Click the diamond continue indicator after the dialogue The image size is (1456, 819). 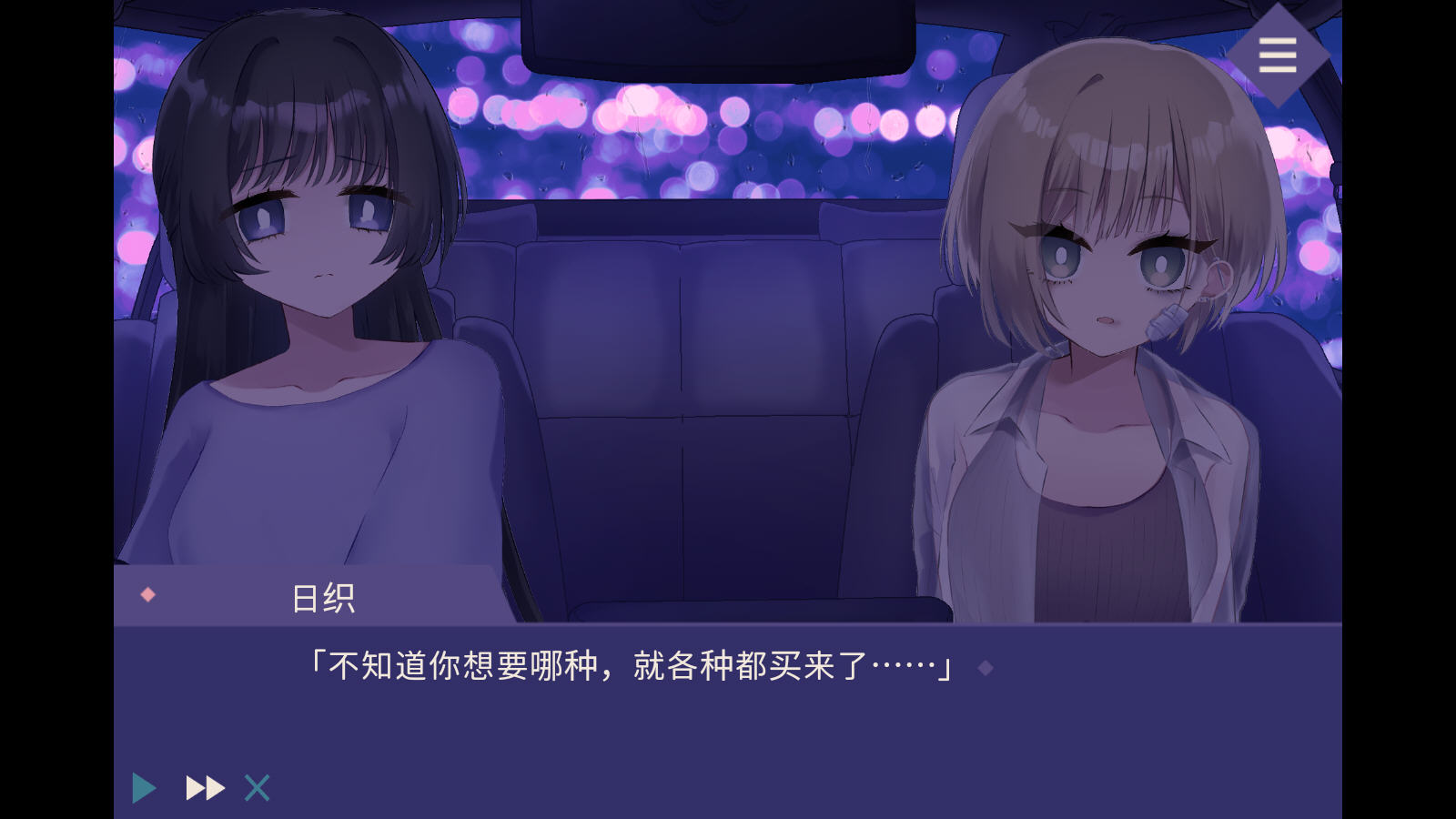click(986, 669)
